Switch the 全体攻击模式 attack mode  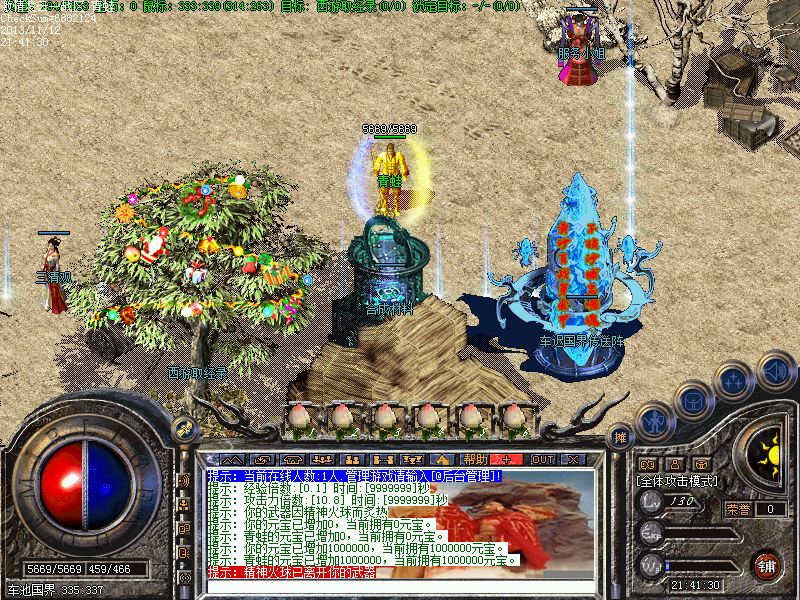[x=677, y=481]
